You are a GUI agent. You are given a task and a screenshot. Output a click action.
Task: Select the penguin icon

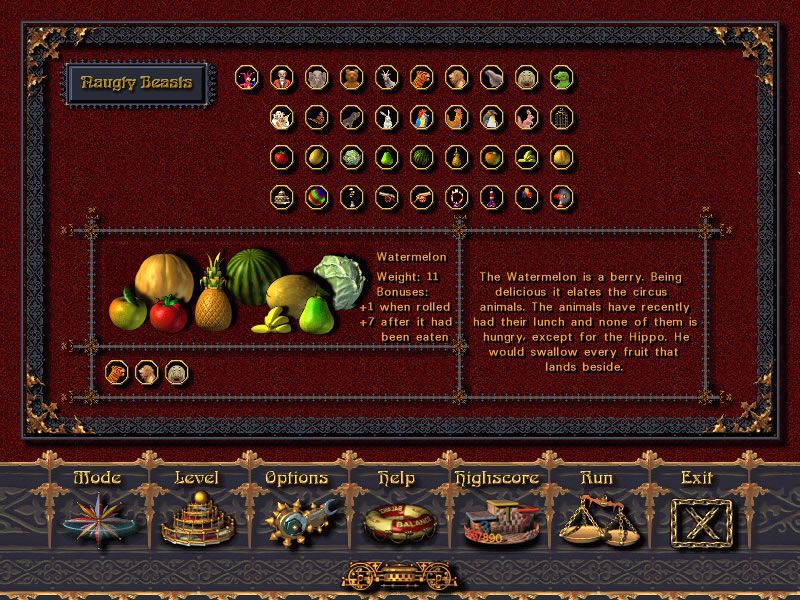pos(492,118)
